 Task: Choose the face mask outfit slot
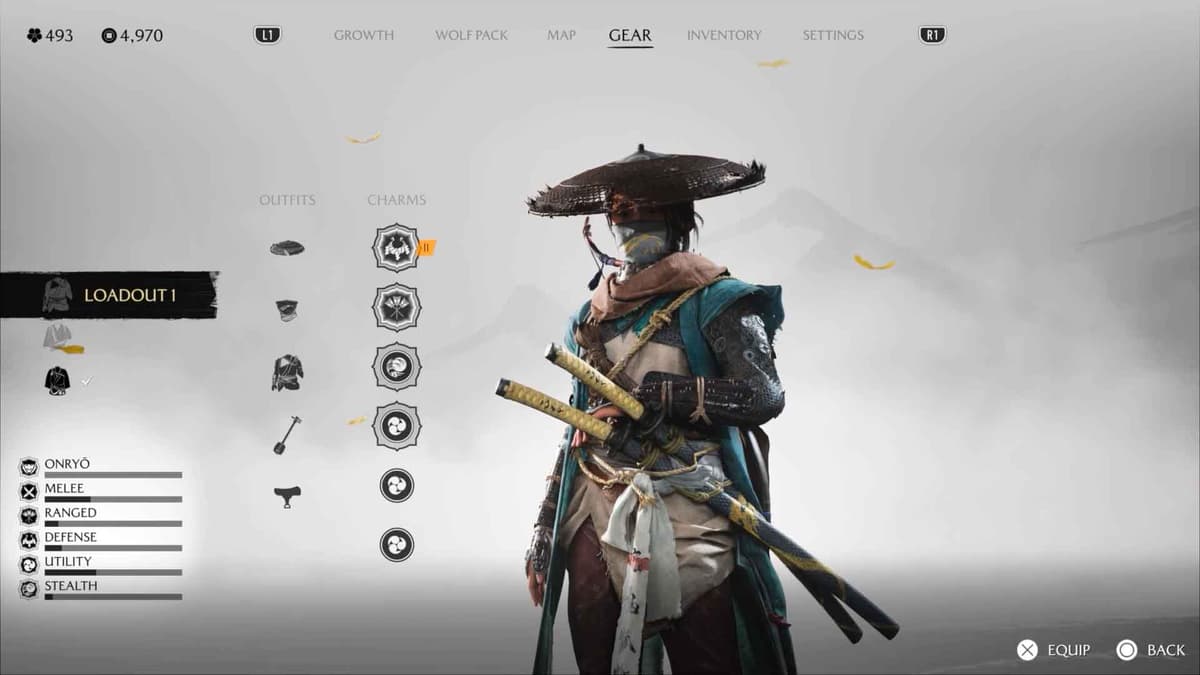pos(287,310)
